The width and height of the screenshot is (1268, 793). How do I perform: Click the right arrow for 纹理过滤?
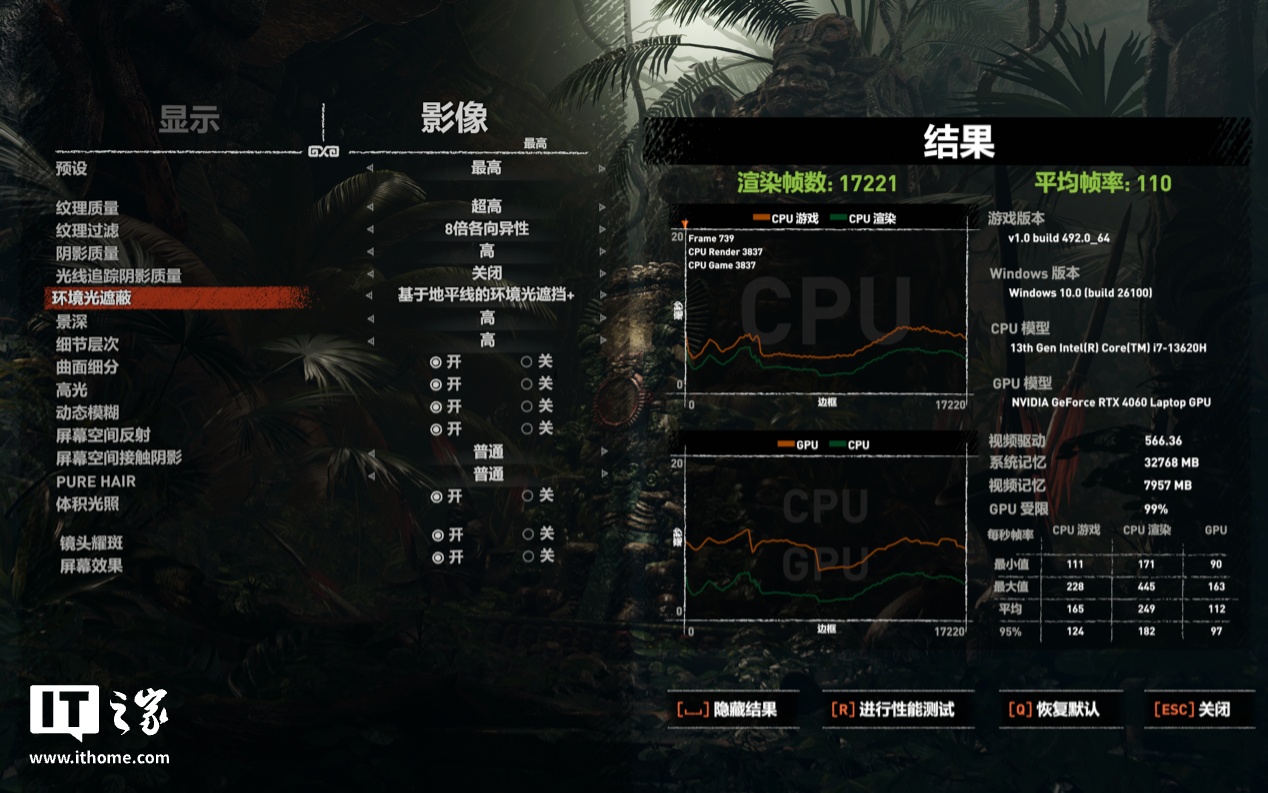coord(602,229)
